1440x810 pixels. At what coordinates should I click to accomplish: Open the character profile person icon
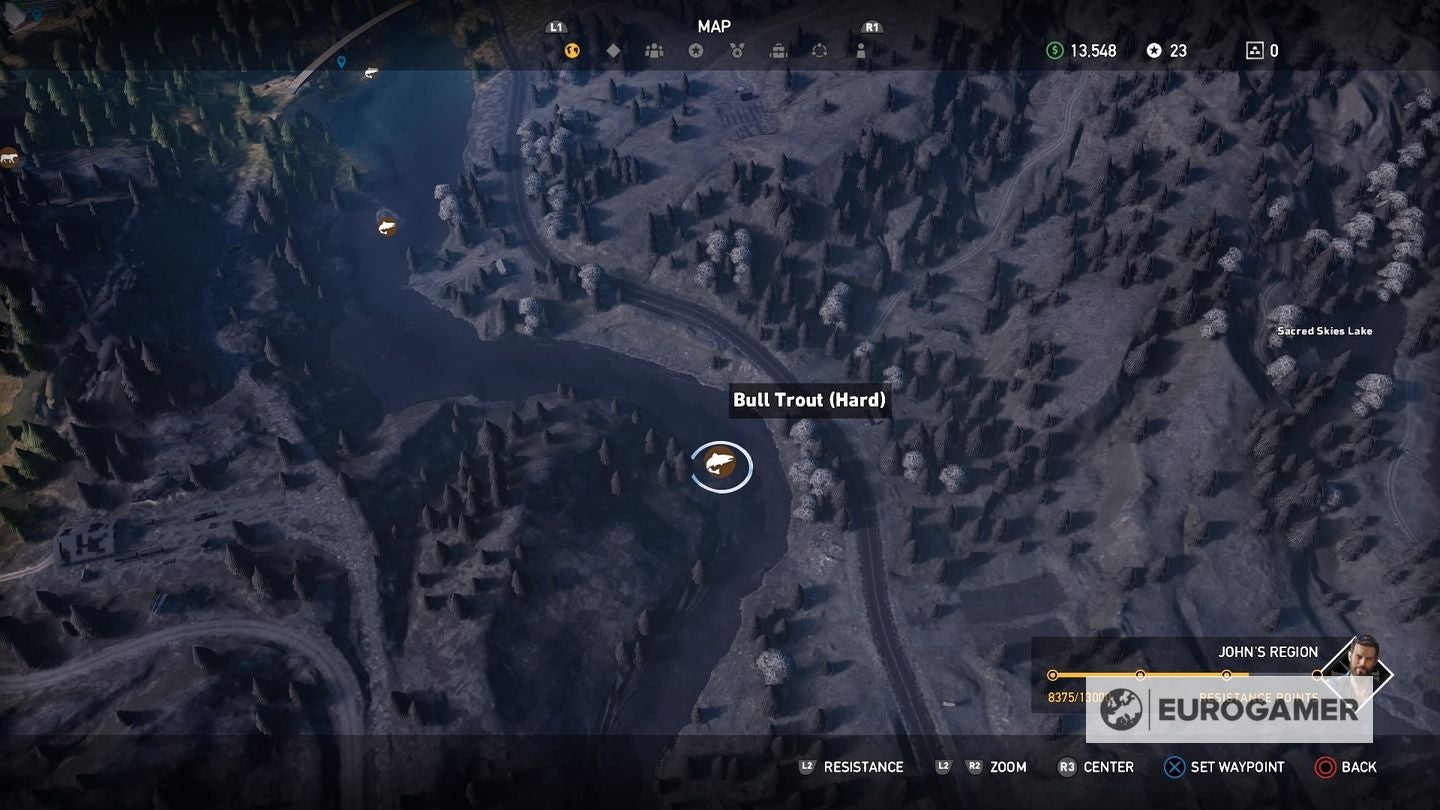pos(861,50)
